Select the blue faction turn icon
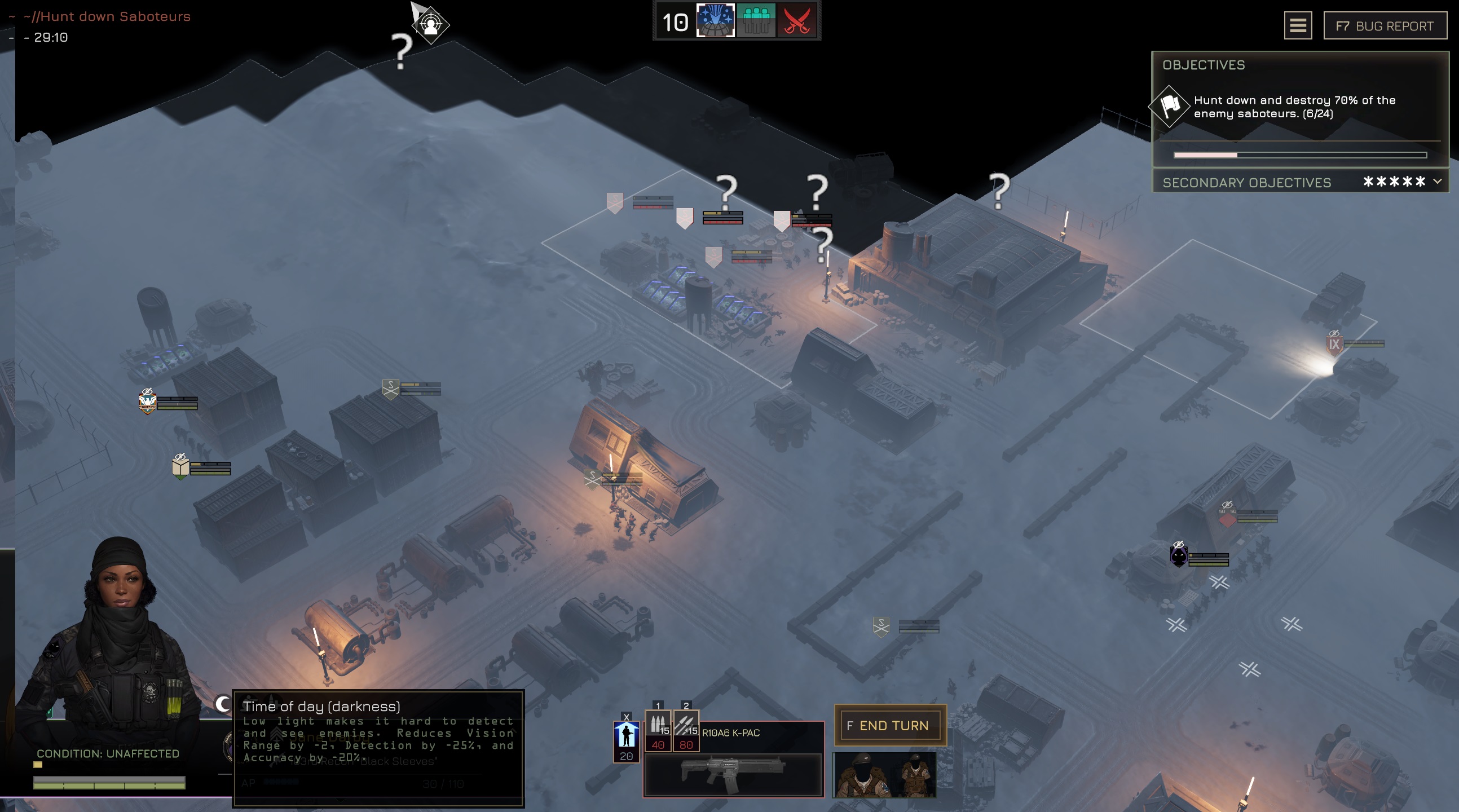Image resolution: width=1459 pixels, height=812 pixels. (715, 21)
